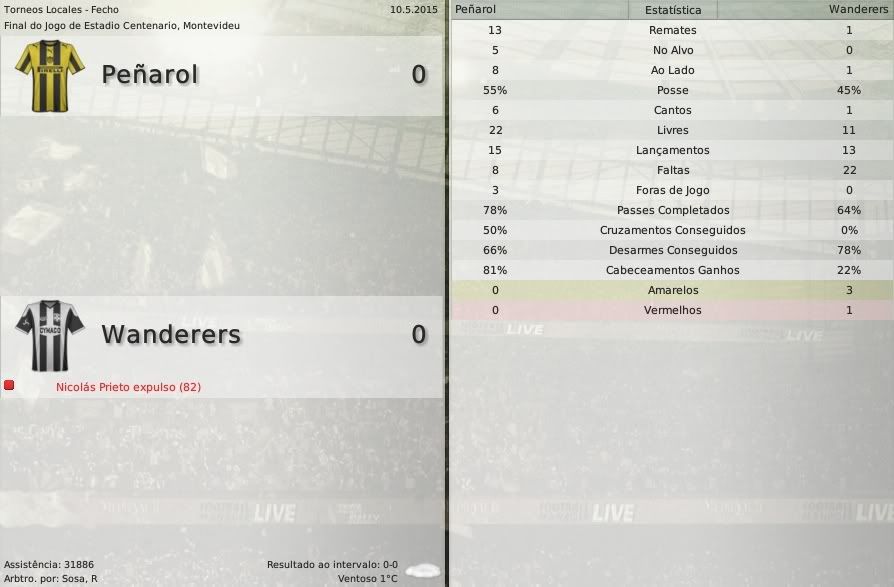Click the Peñarol column header in stats table
Screen dimensions: 894x587
(475, 9)
